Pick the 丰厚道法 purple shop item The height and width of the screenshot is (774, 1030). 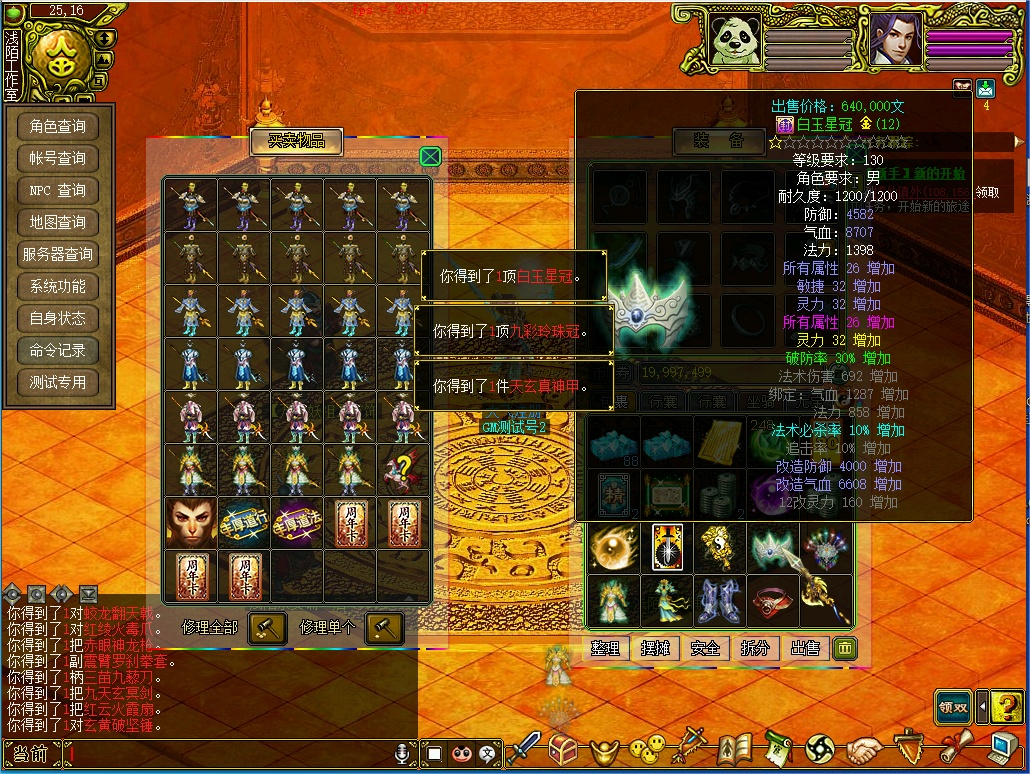297,523
